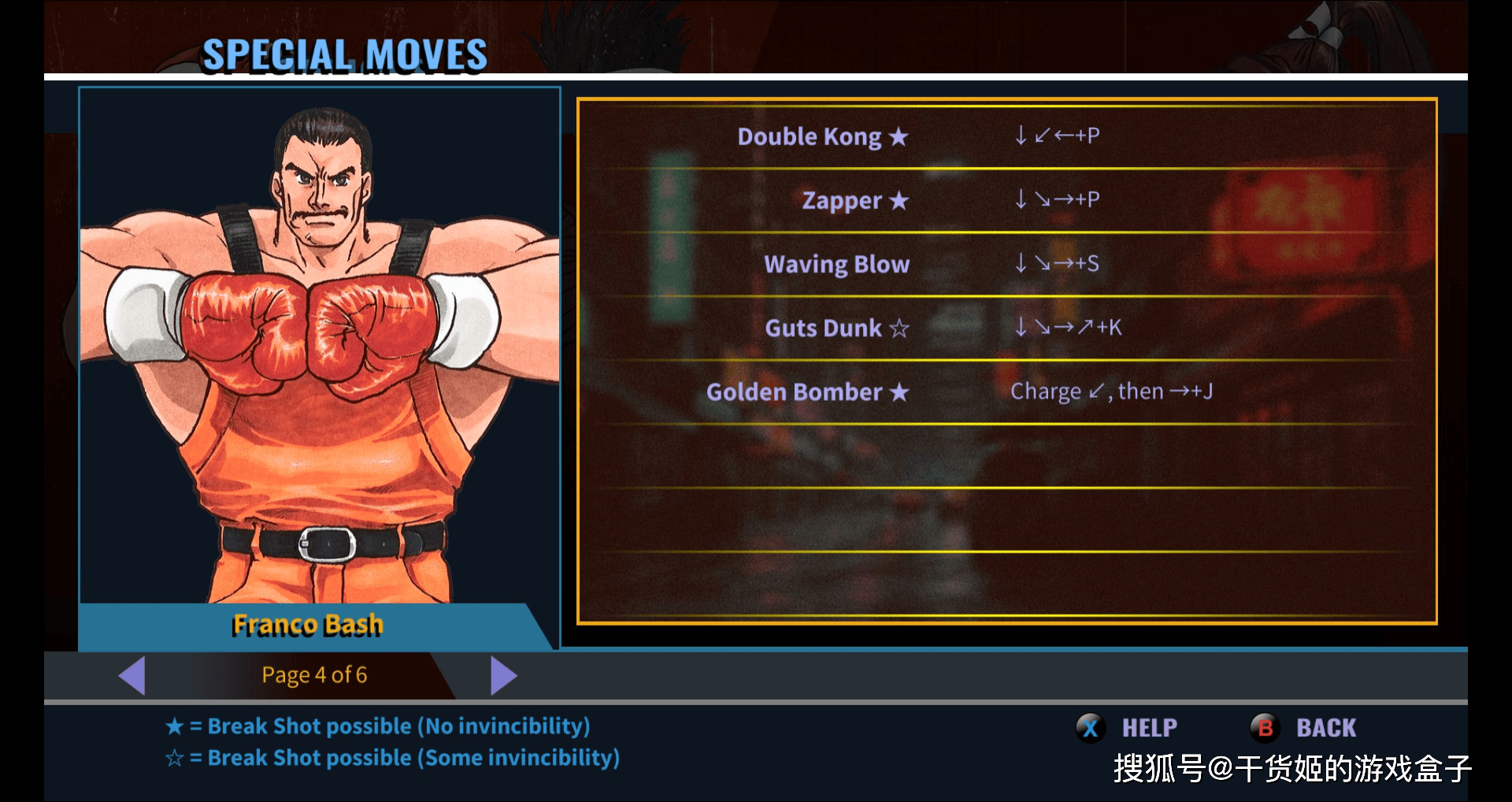
Task: Go to the previous moves page
Action: [x=132, y=675]
